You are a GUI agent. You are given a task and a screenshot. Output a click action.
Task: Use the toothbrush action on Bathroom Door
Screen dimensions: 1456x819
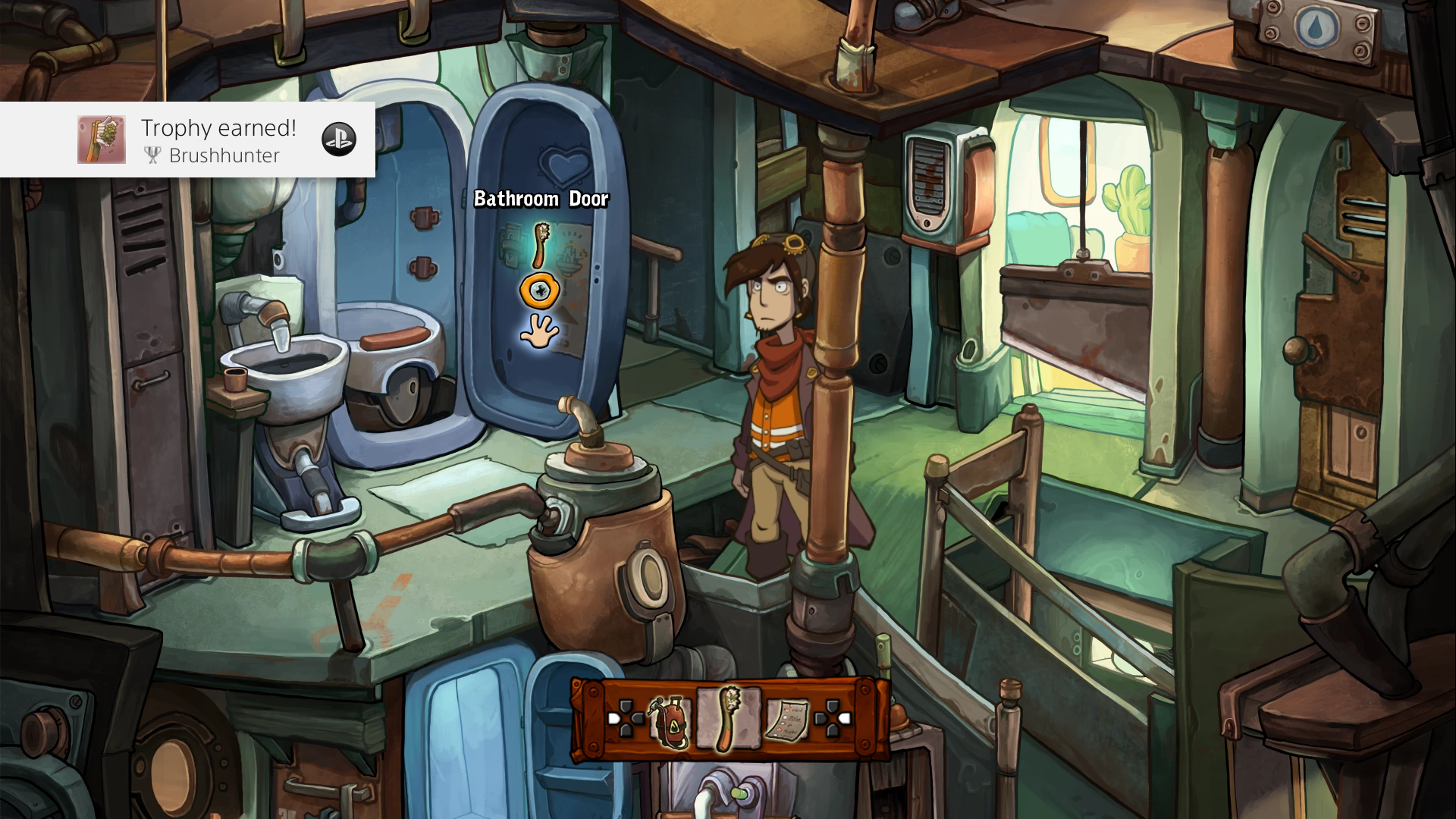[x=541, y=245]
